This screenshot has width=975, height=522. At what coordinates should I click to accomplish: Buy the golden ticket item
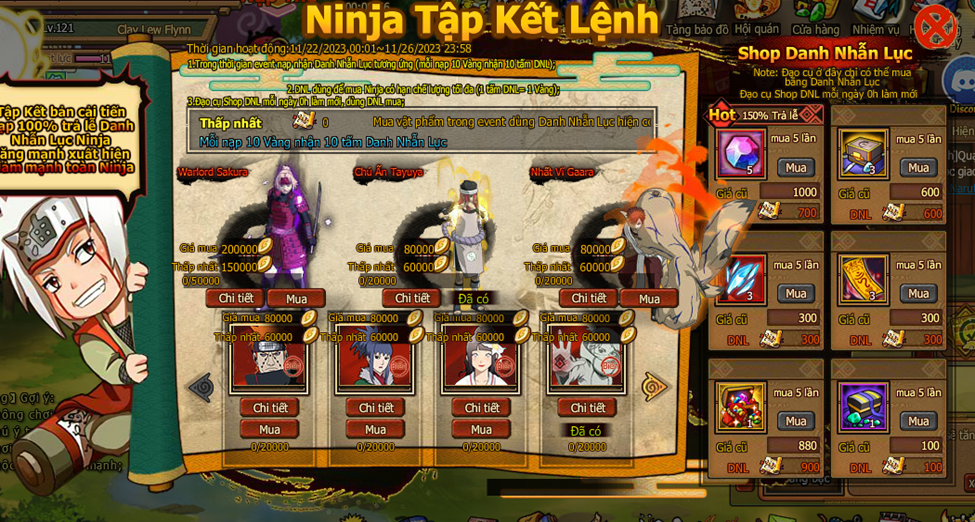[918, 293]
